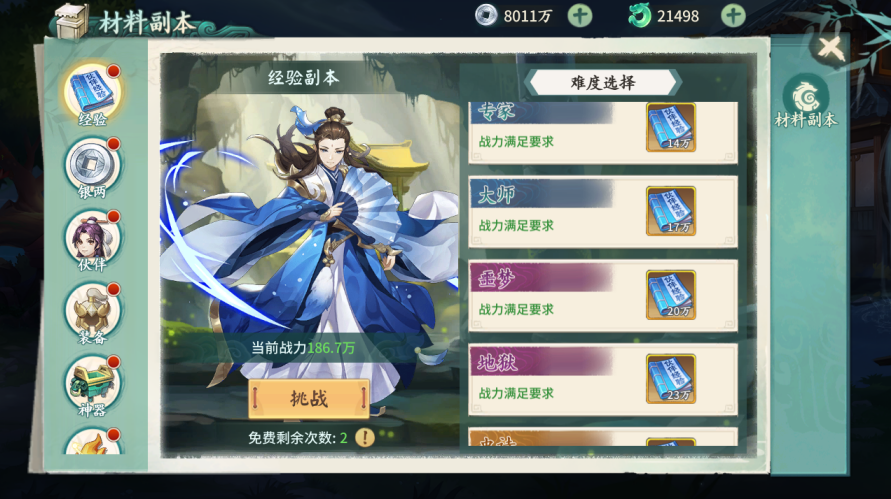891x499 pixels.
Task: Open the info icon beside 免费剩余次数
Action: [x=366, y=437]
